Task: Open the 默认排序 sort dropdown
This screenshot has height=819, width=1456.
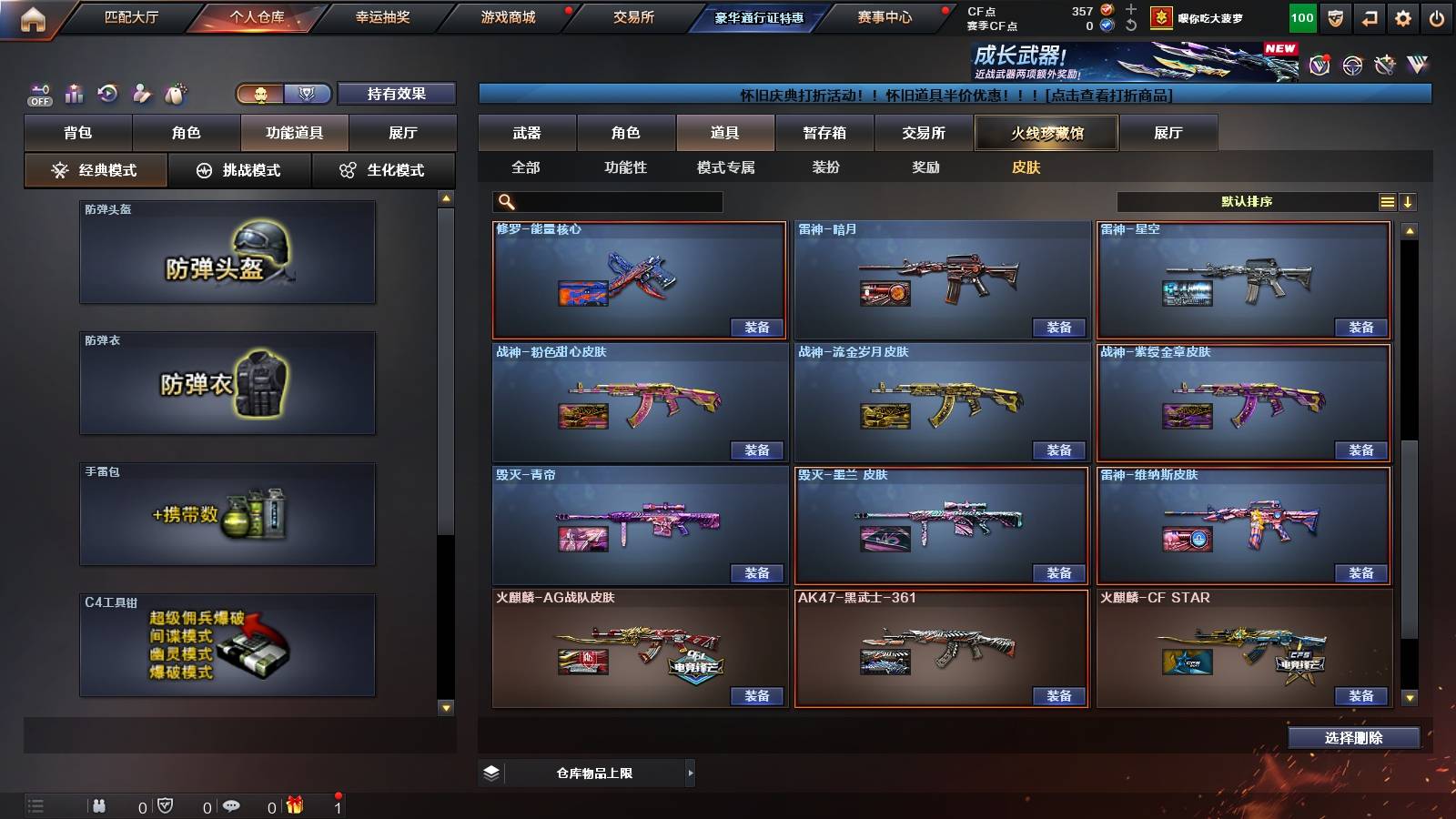Action: click(1247, 201)
